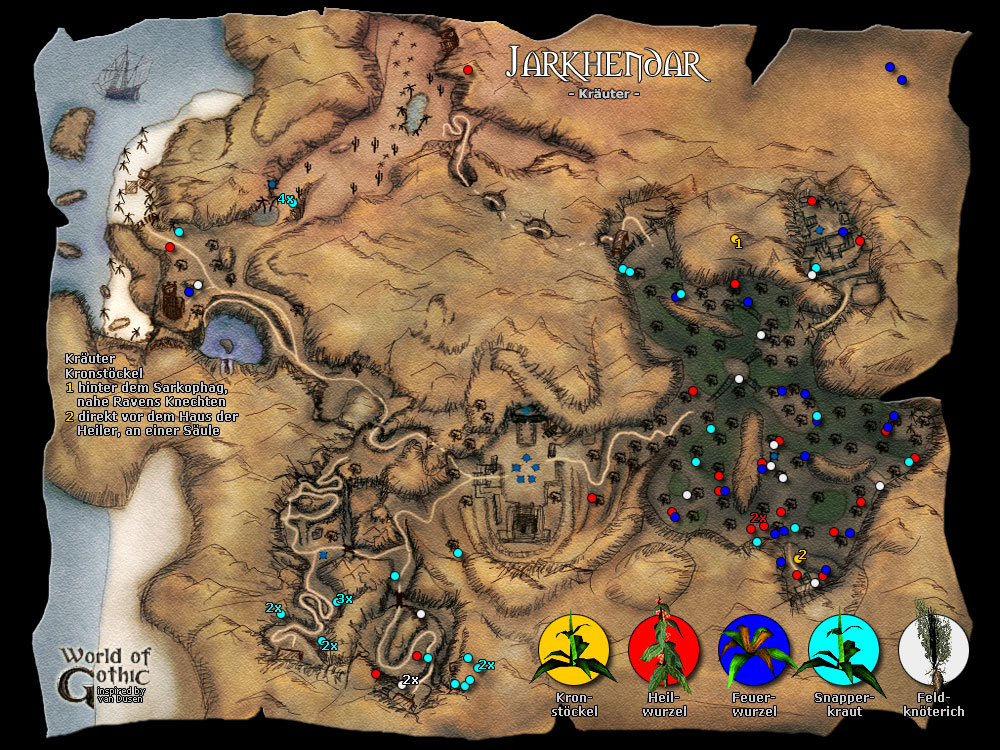The height and width of the screenshot is (750, 1000).
Task: Click the white map marker labeled 2x
Action: 402,685
